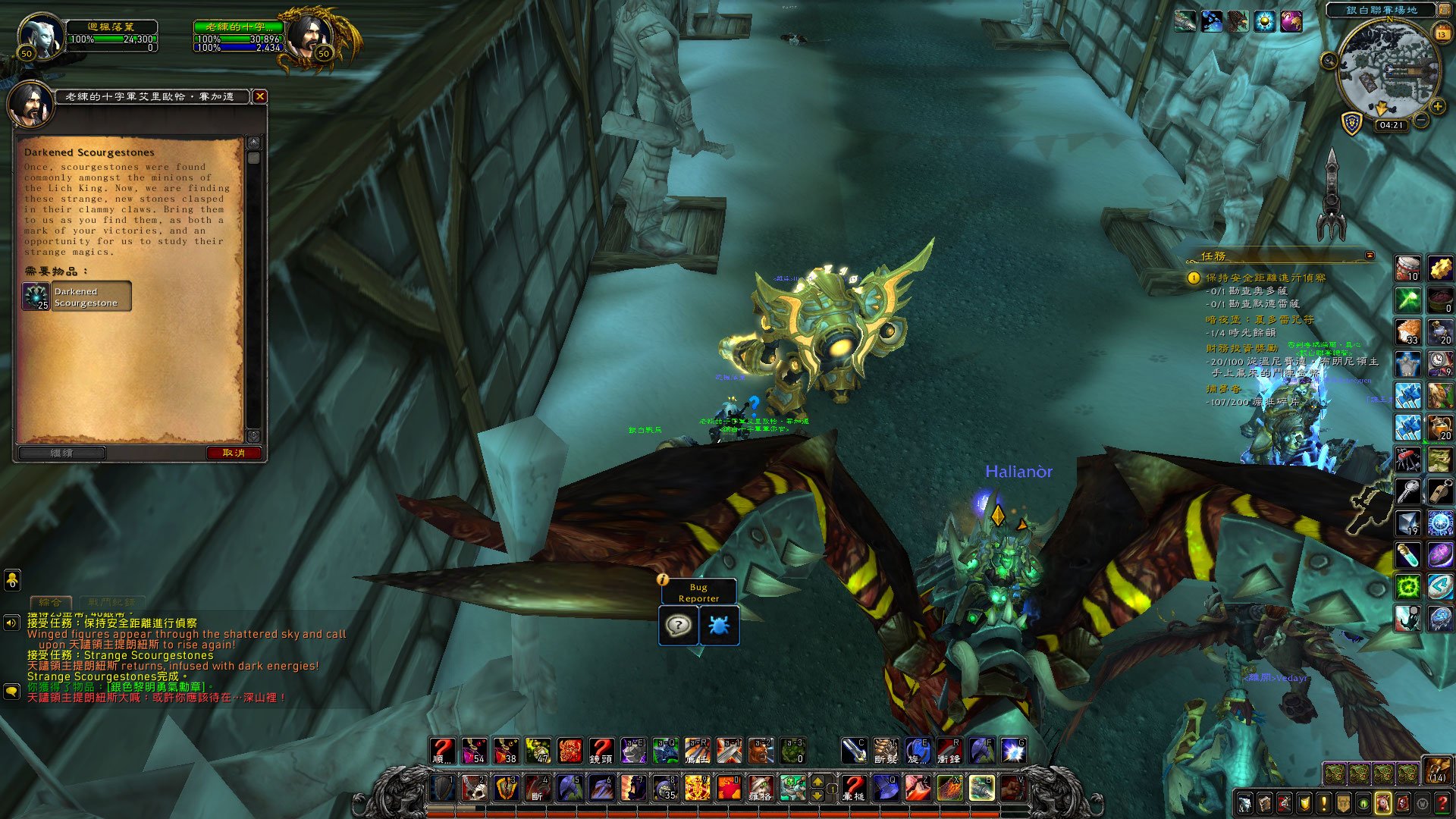Zoom in the minimap
This screenshot has width=1456, height=819.
[x=1437, y=107]
